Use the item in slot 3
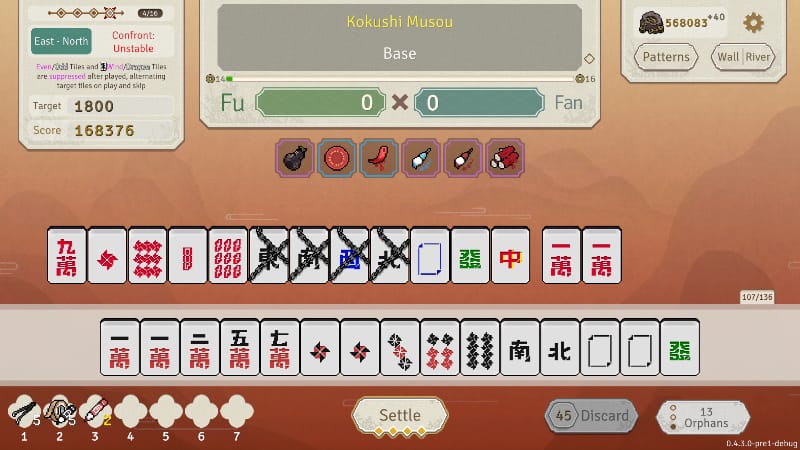The image size is (800, 450). 95,408
